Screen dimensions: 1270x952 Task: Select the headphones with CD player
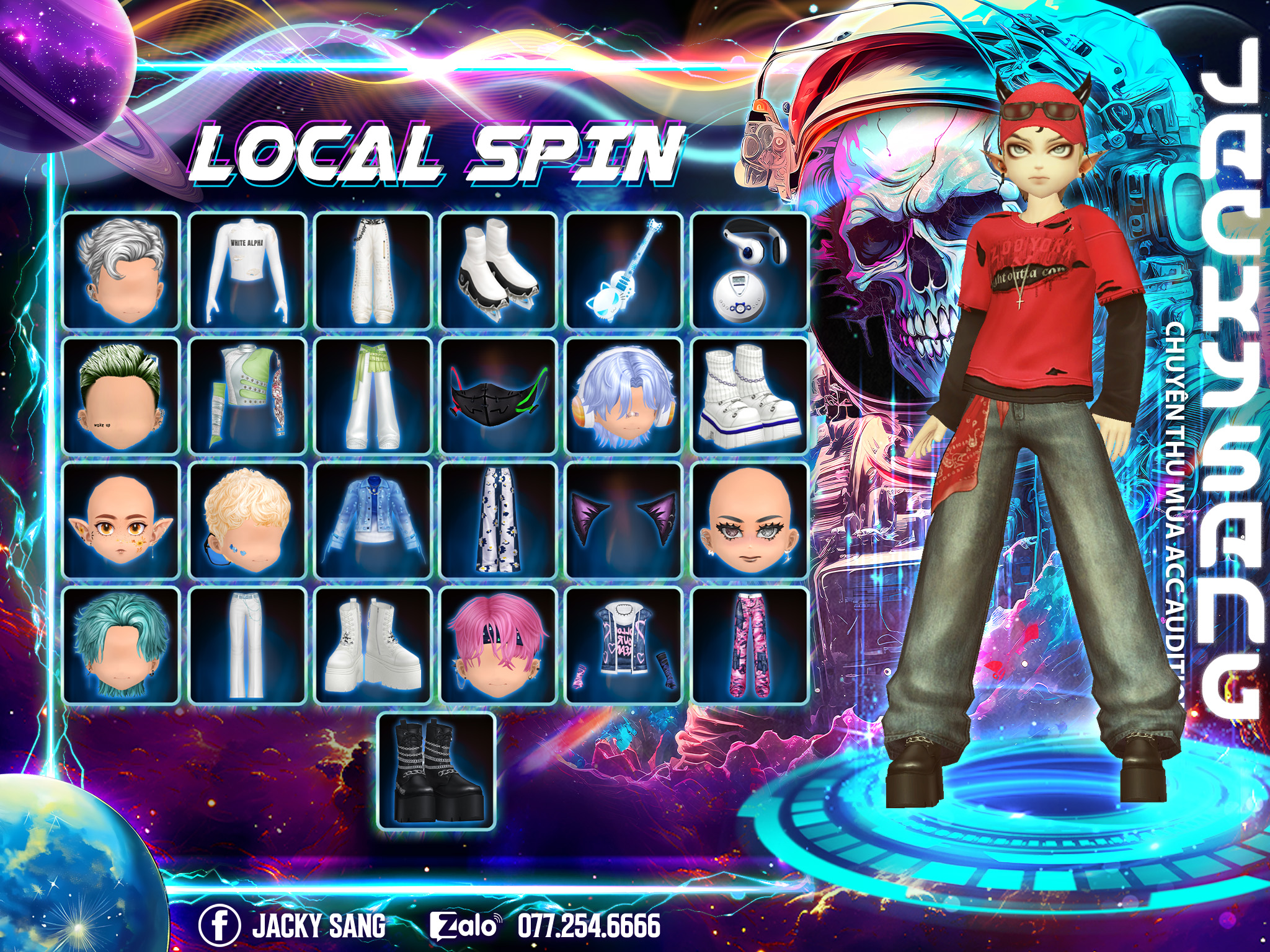point(750,270)
